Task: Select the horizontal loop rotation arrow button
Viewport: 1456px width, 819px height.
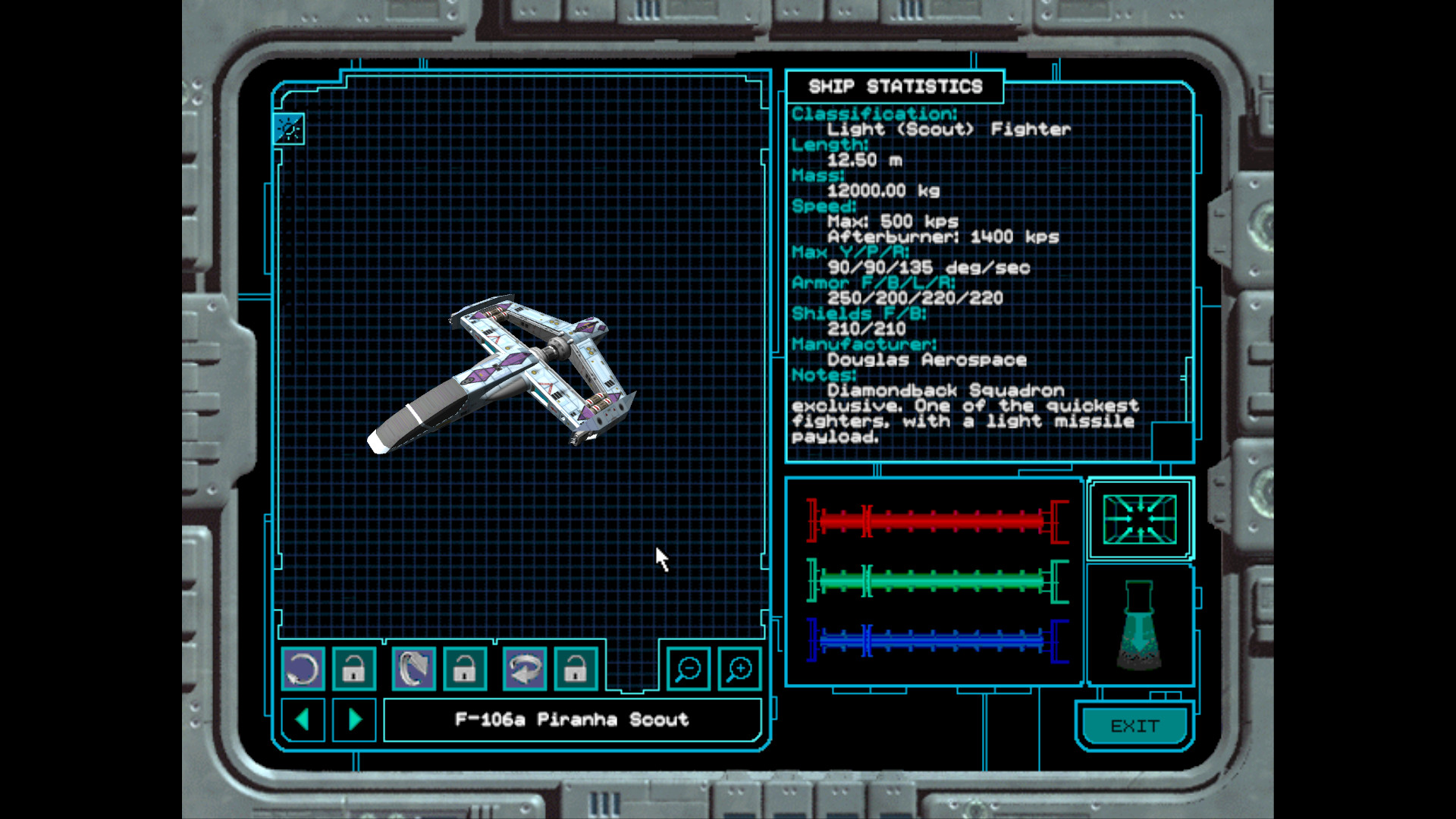Action: [524, 669]
